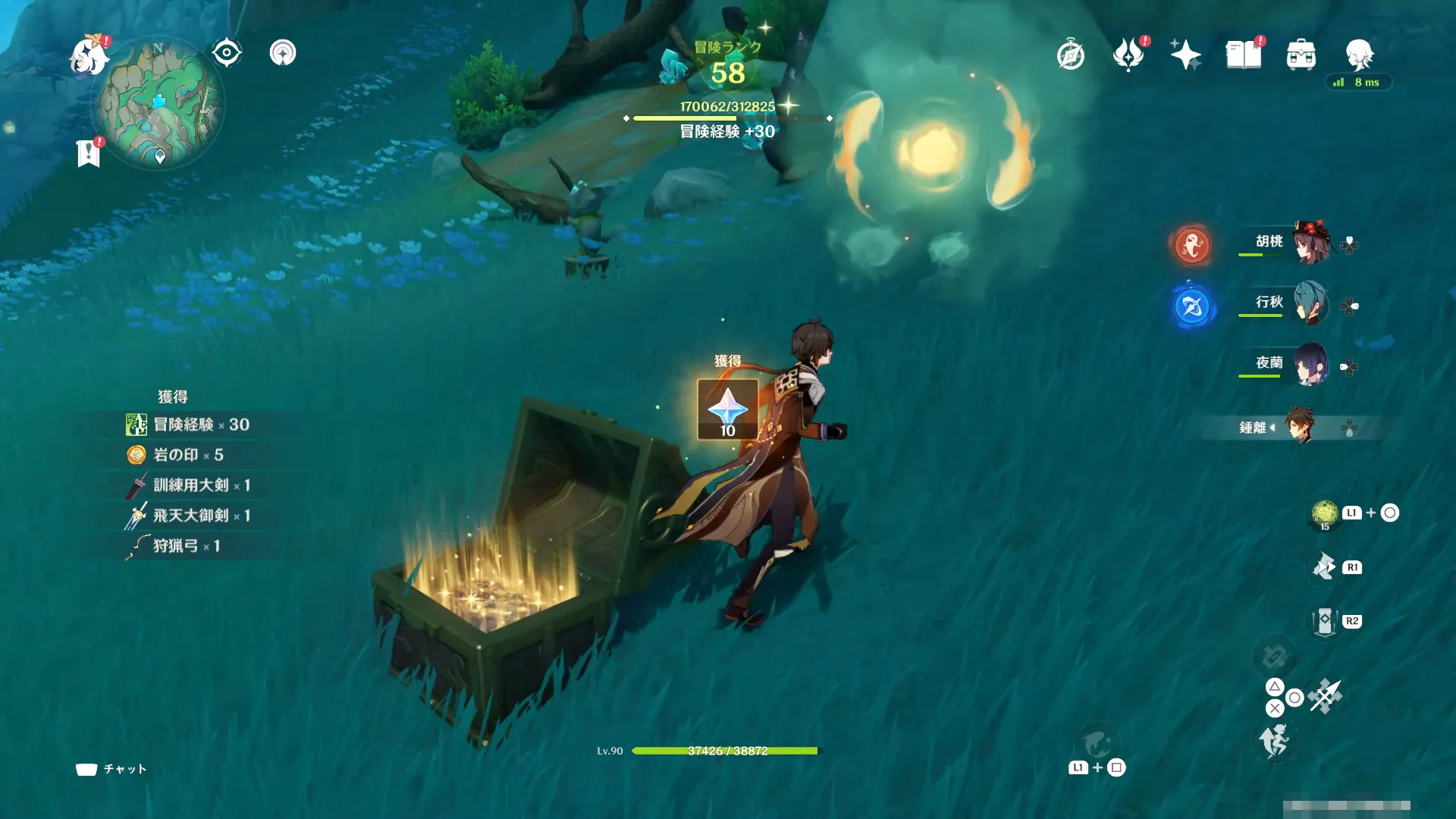Viewport: 1456px width, 819px height.
Task: Switch to party member 夜蘭
Action: [1310, 364]
